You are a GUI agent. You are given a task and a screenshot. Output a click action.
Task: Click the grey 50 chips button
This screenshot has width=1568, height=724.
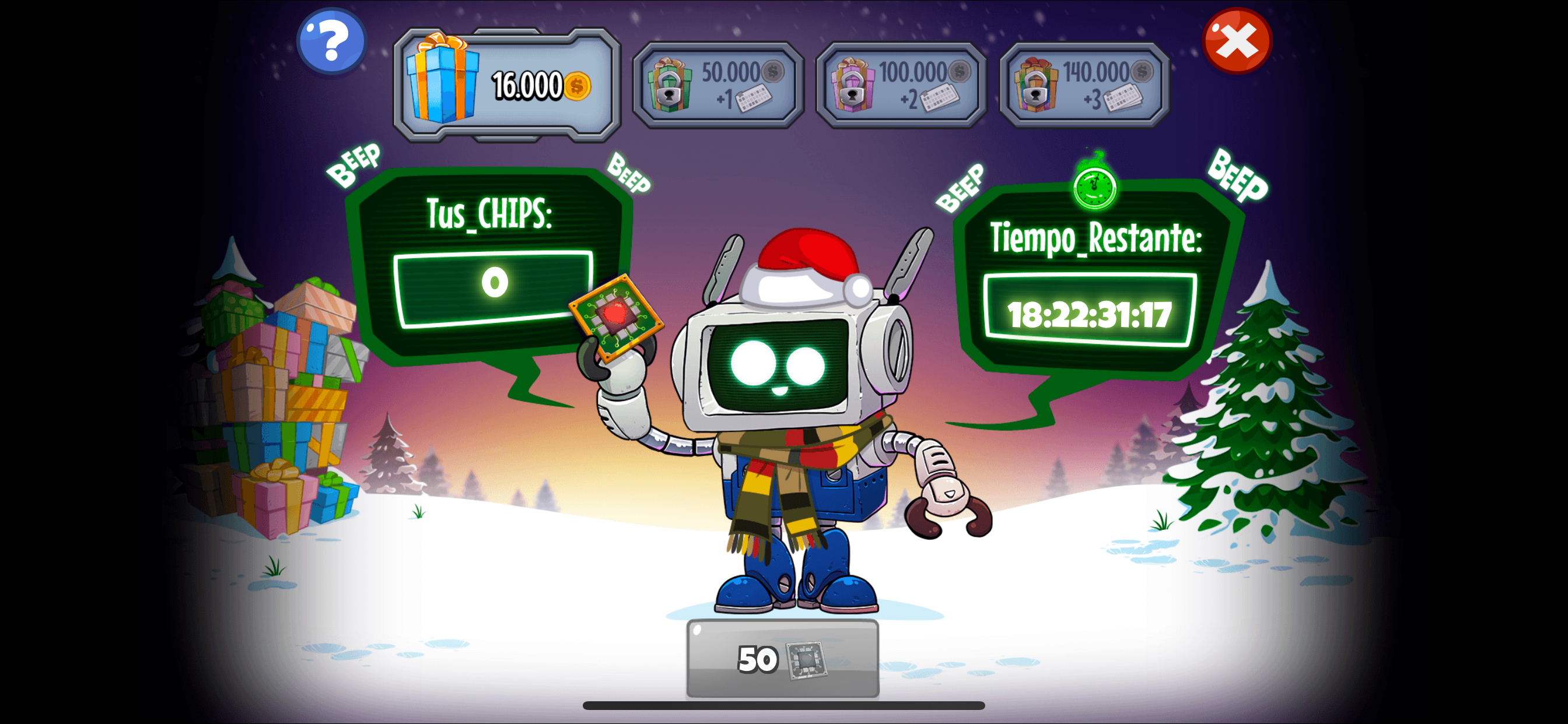782,658
